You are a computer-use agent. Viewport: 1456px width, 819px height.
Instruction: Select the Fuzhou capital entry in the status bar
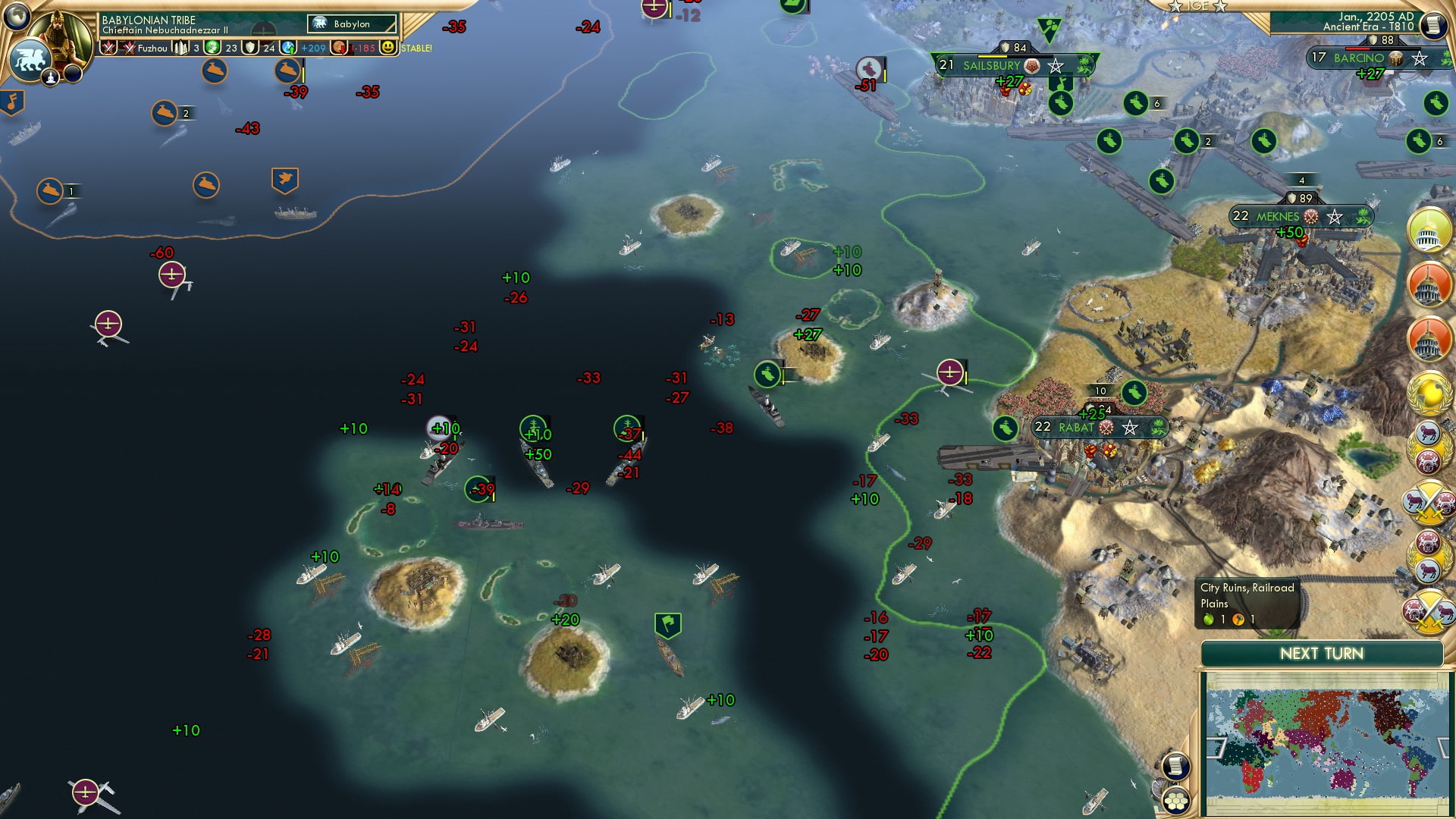(x=152, y=49)
